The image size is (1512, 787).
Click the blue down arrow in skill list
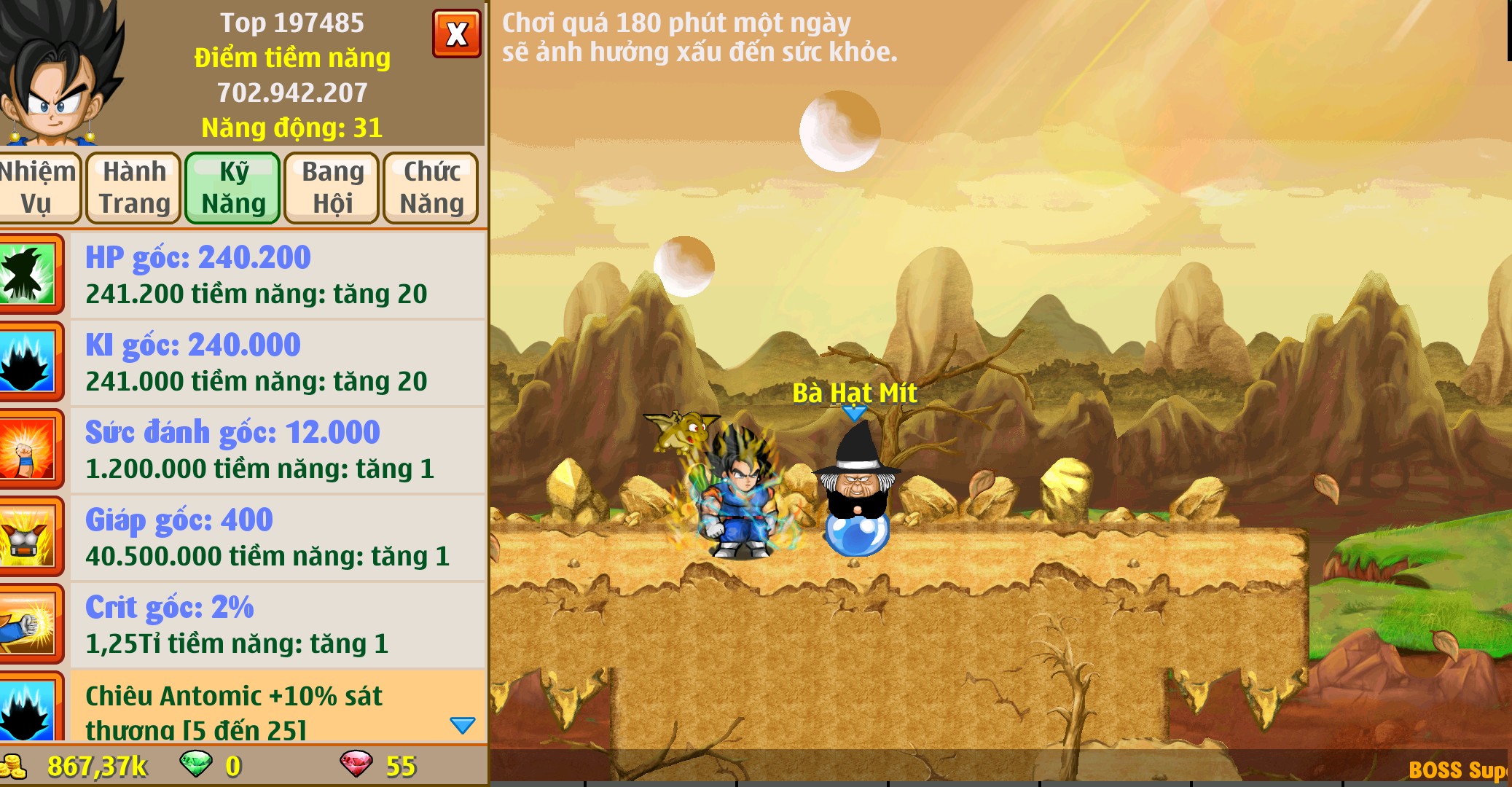[463, 725]
